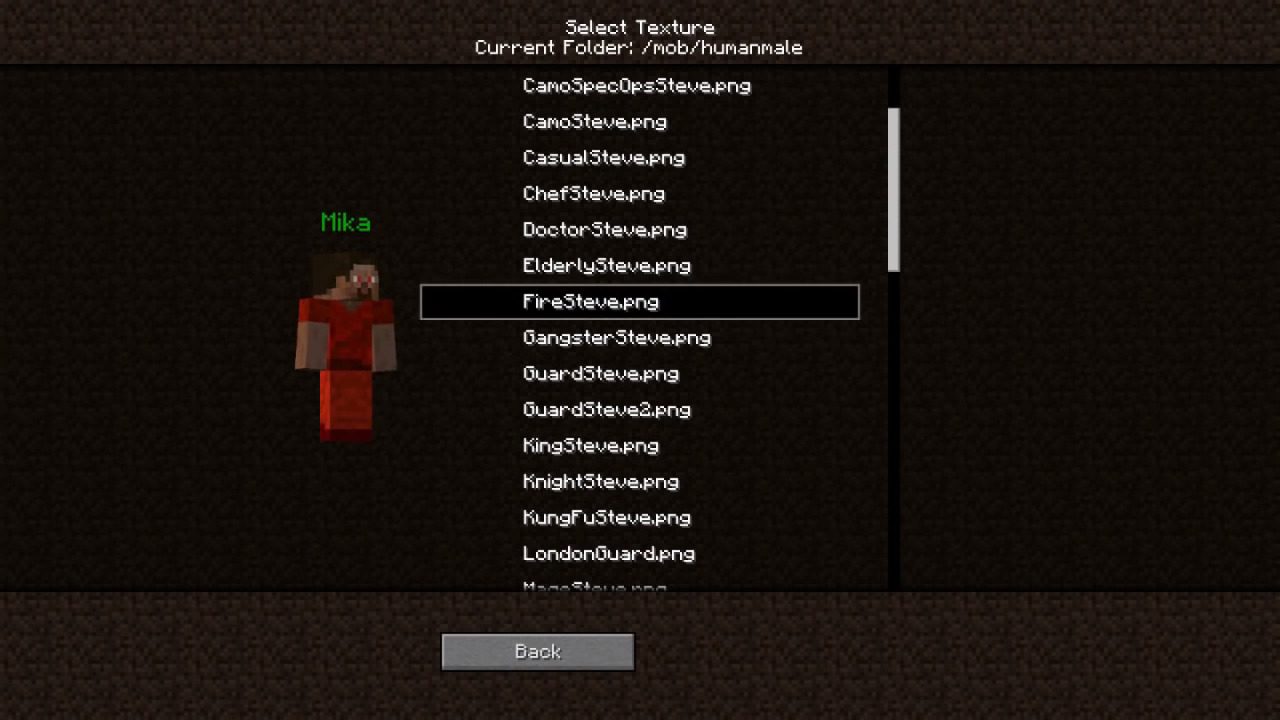Select the KingSteve.png skin file
The width and height of the screenshot is (1280, 720).
pos(591,446)
